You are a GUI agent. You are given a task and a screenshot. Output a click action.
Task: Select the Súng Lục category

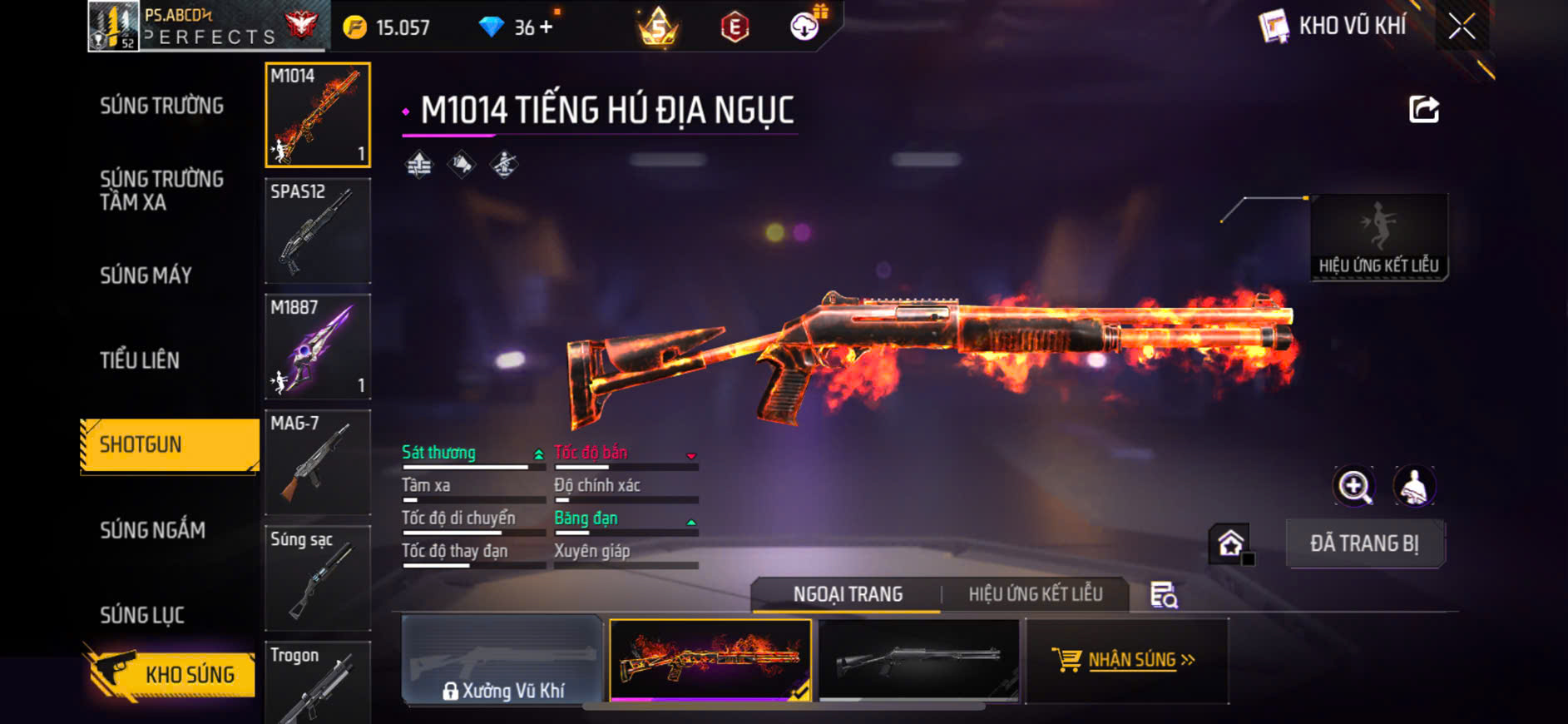142,615
